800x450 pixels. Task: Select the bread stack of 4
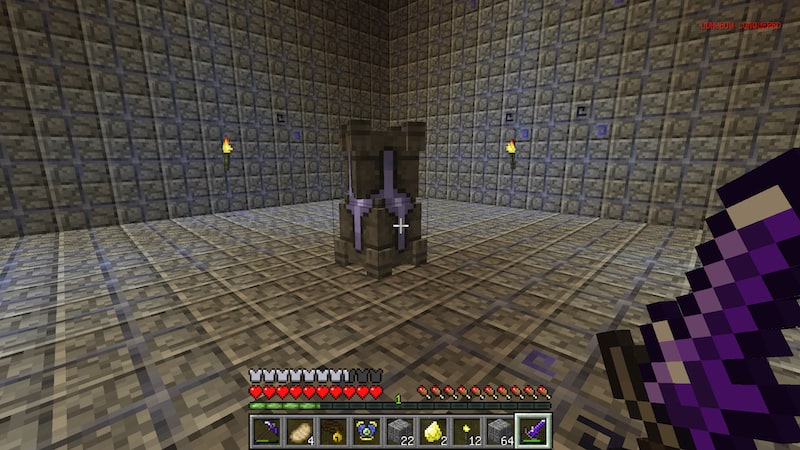[299, 431]
